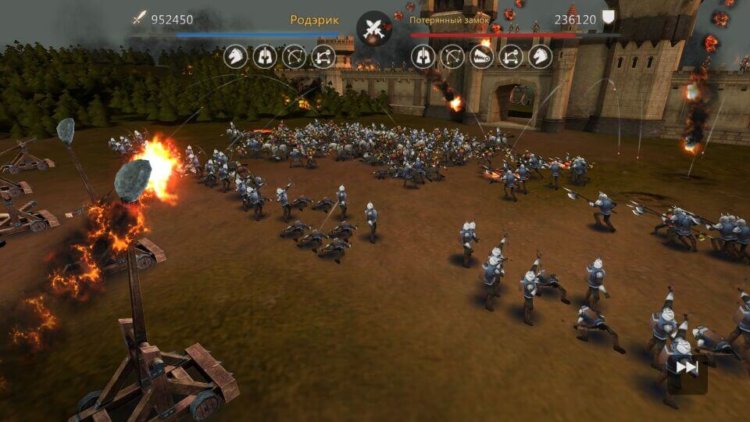750x422 pixels.
Task: Speed up the battle with the fast-forward button
Action: click(x=686, y=368)
